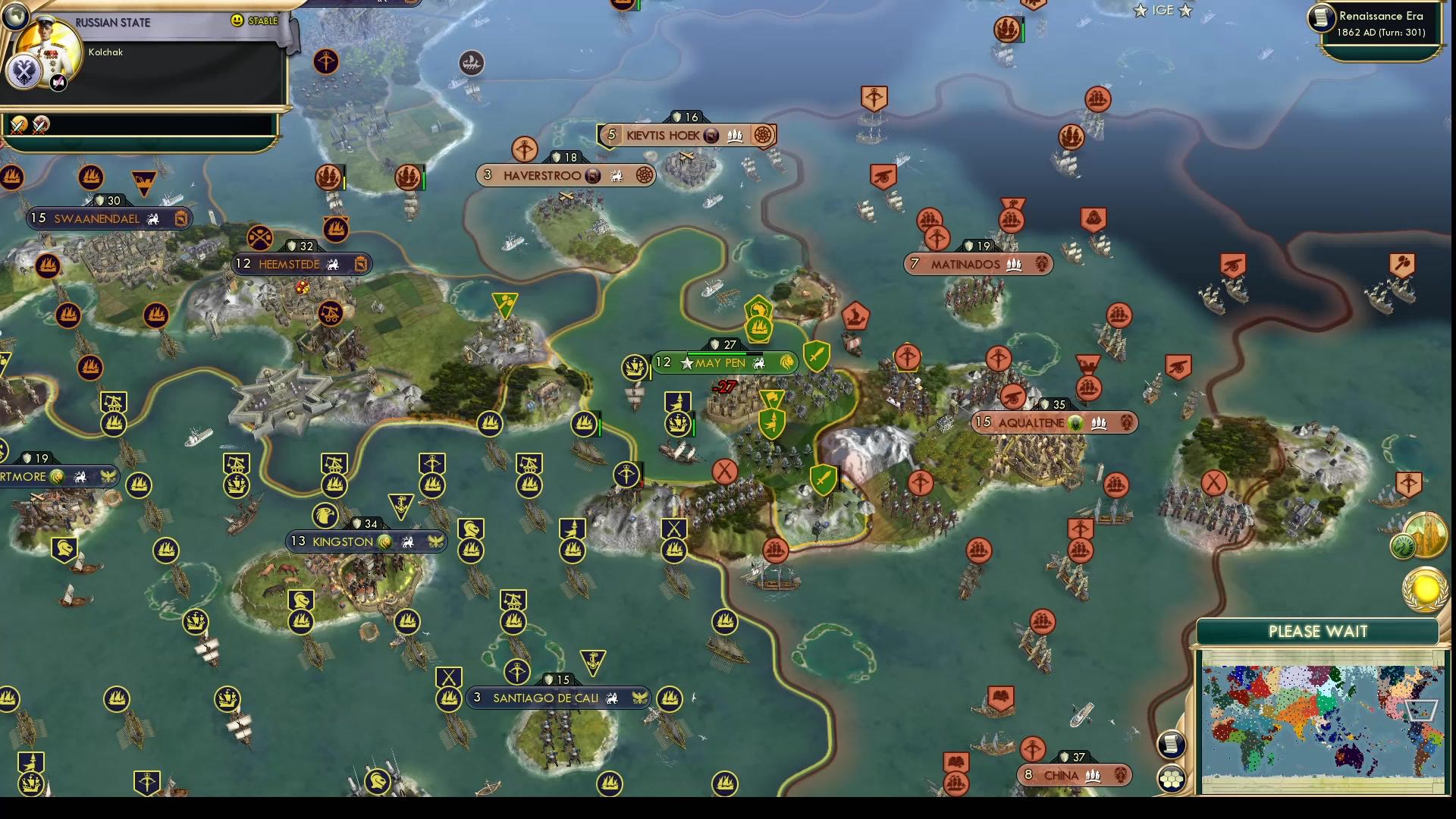Toggle the strategic view globe icon
This screenshot has width=1456, height=819.
click(14, 17)
